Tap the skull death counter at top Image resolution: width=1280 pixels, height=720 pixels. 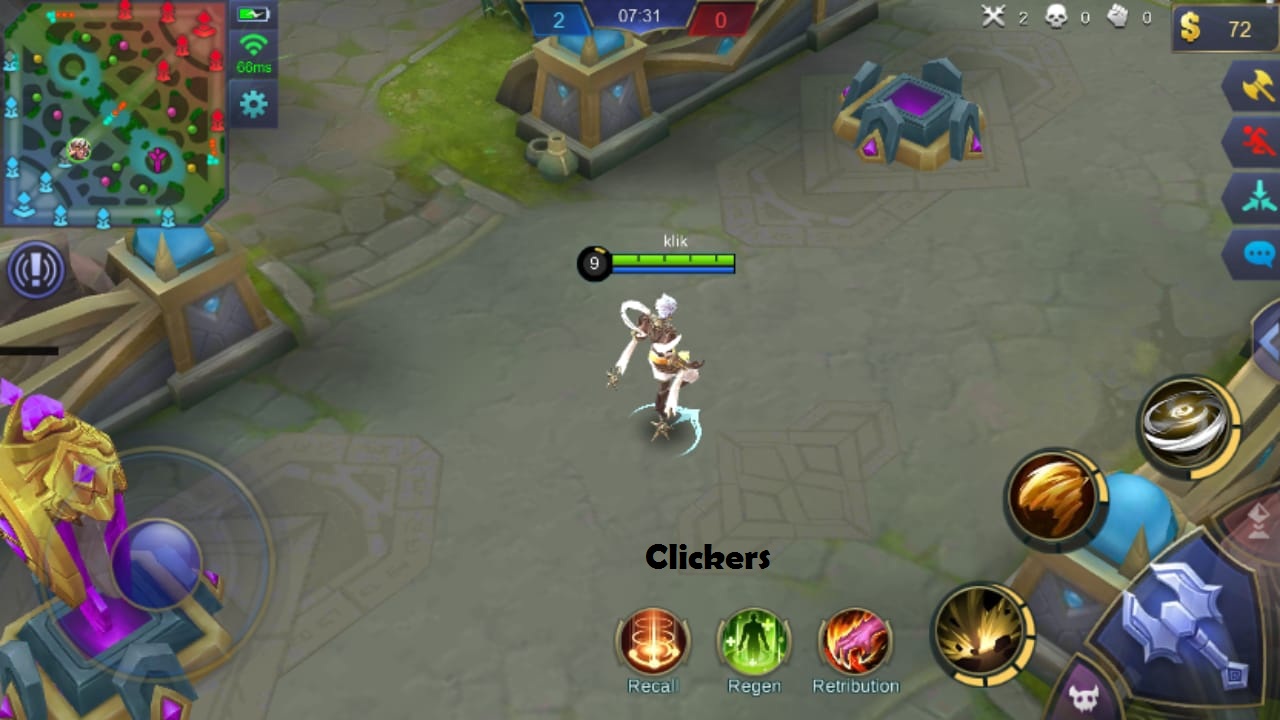tap(1055, 17)
